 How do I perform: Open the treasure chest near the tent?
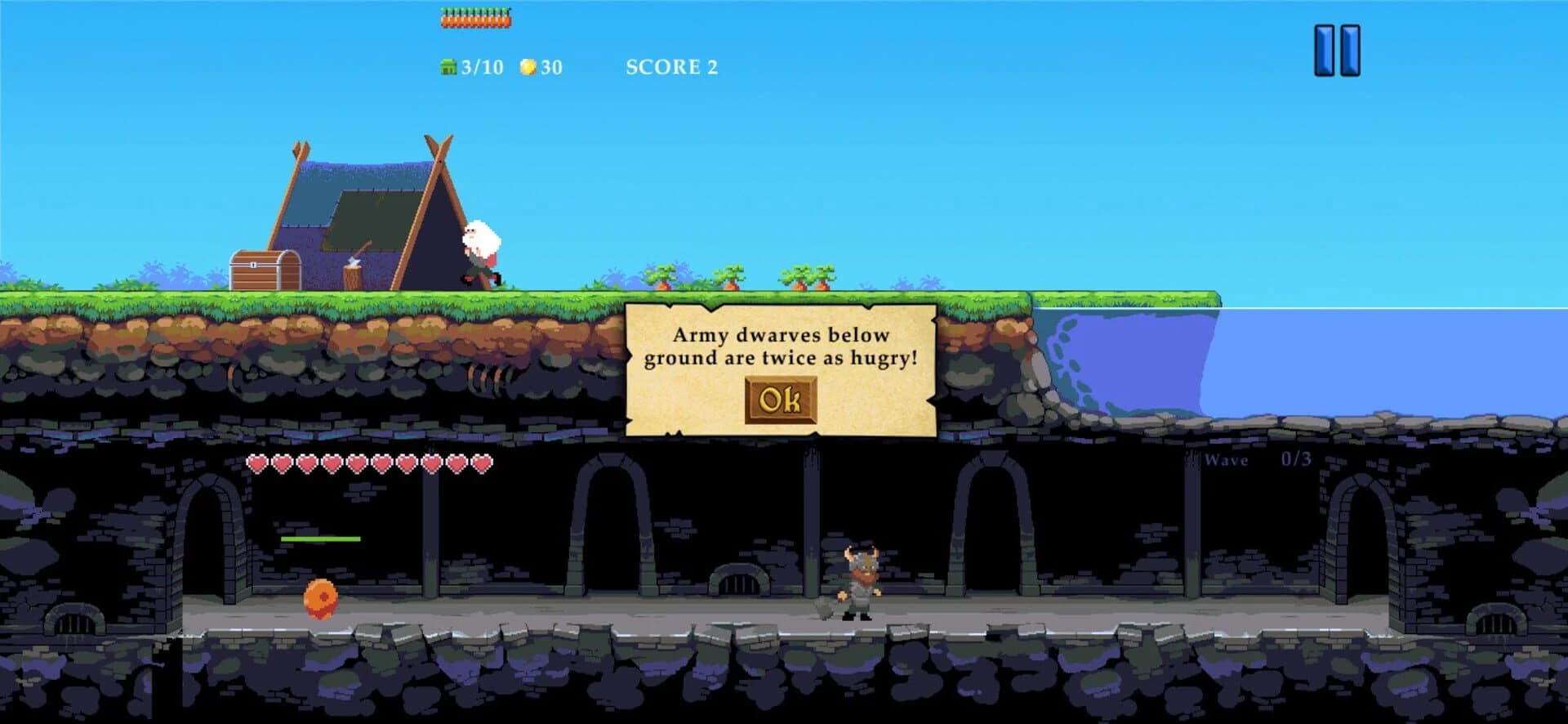coord(267,268)
